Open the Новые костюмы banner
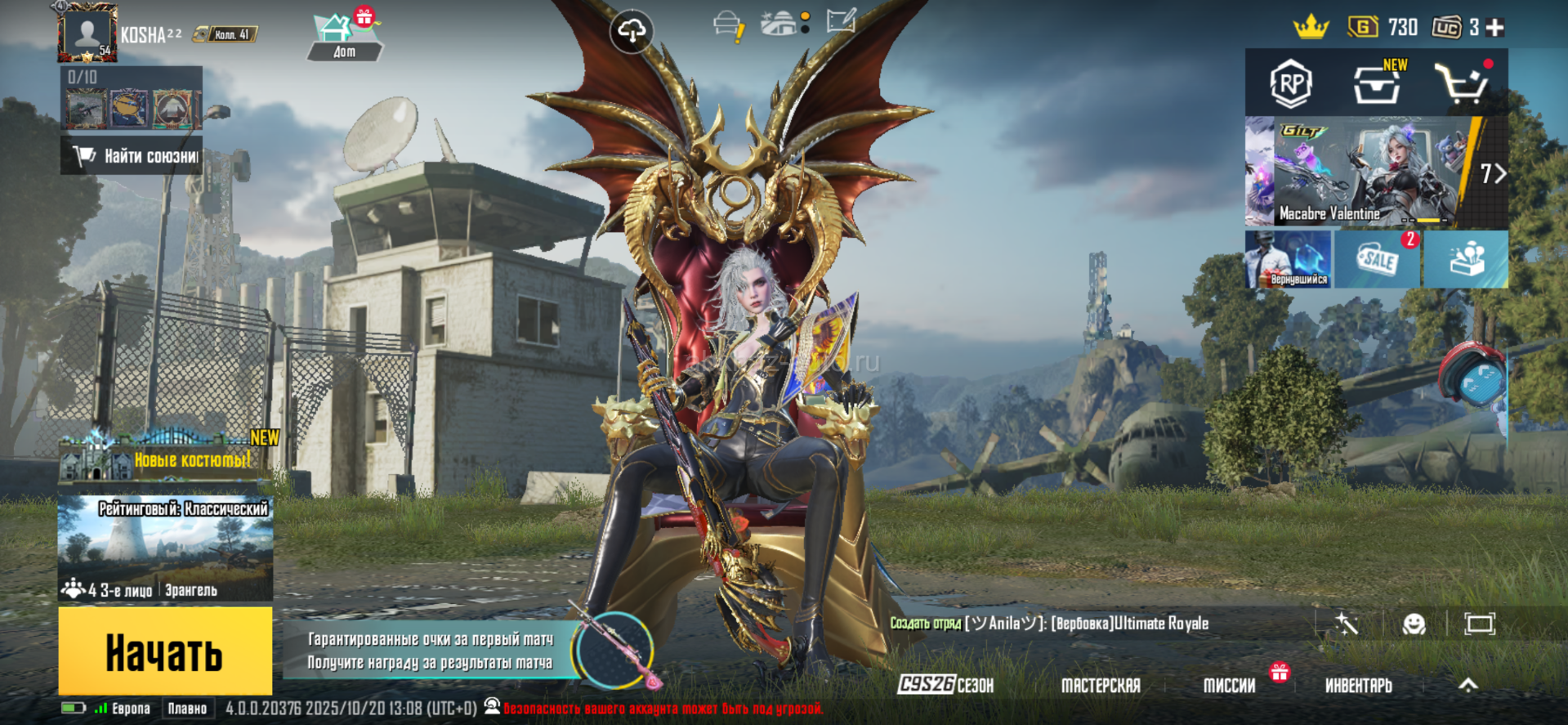Screen dimensions: 1568x725 [x=169, y=459]
